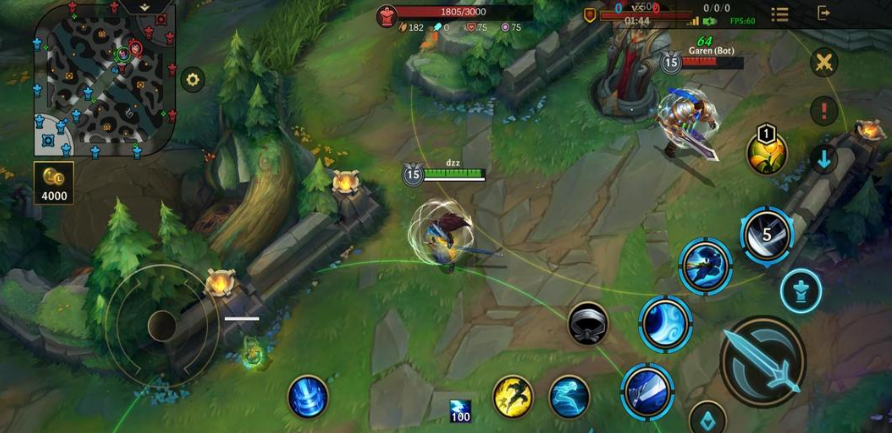Select the turret target button
This screenshot has height=433, width=892.
point(801,291)
